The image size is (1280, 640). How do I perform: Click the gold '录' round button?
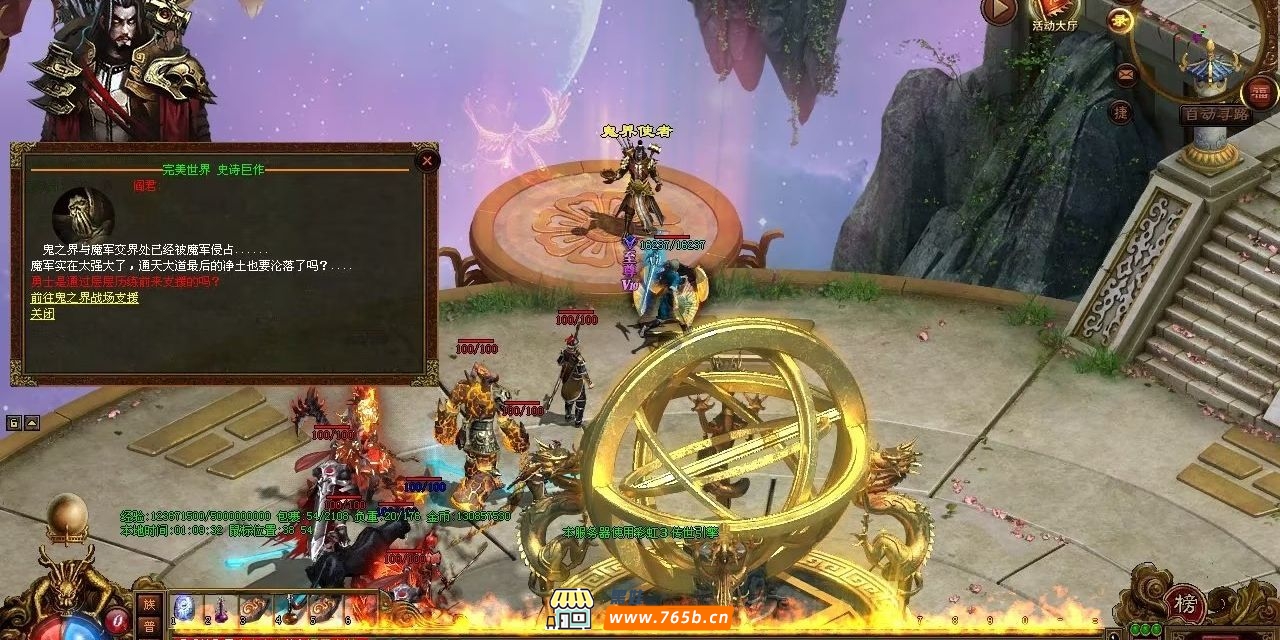pos(1120,21)
